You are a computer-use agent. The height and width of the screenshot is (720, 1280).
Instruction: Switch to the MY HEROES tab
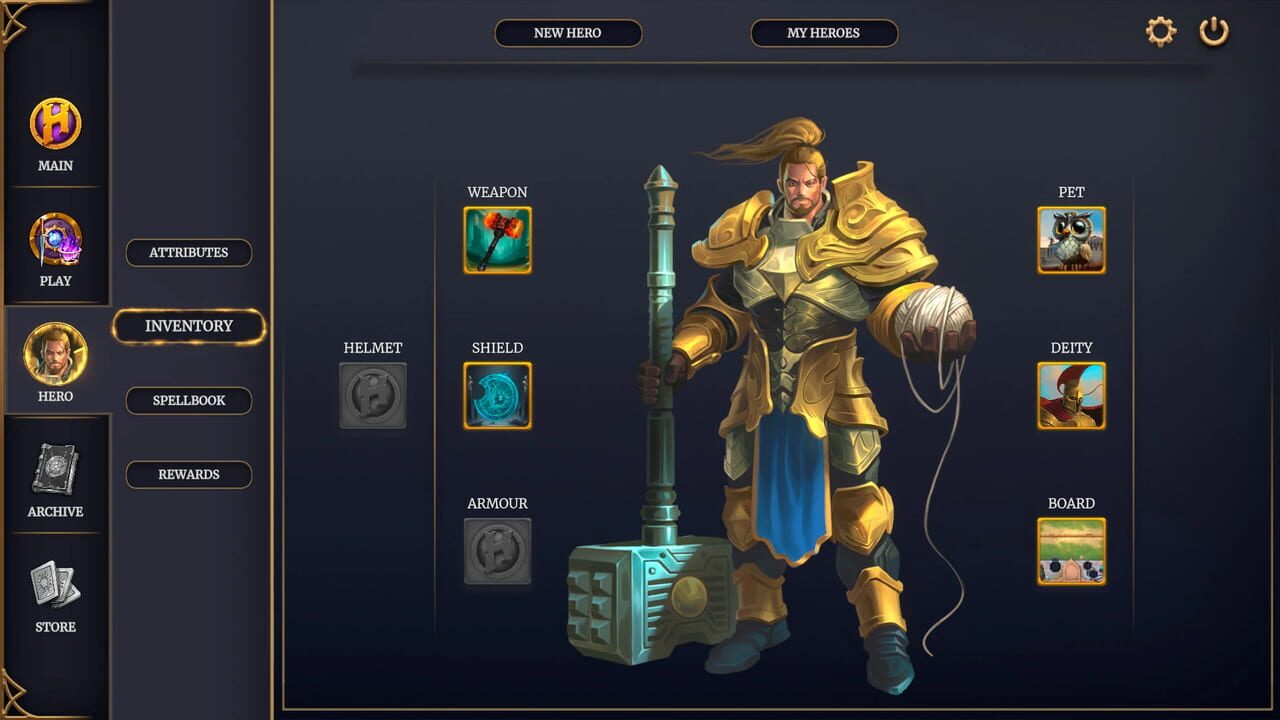[x=824, y=33]
